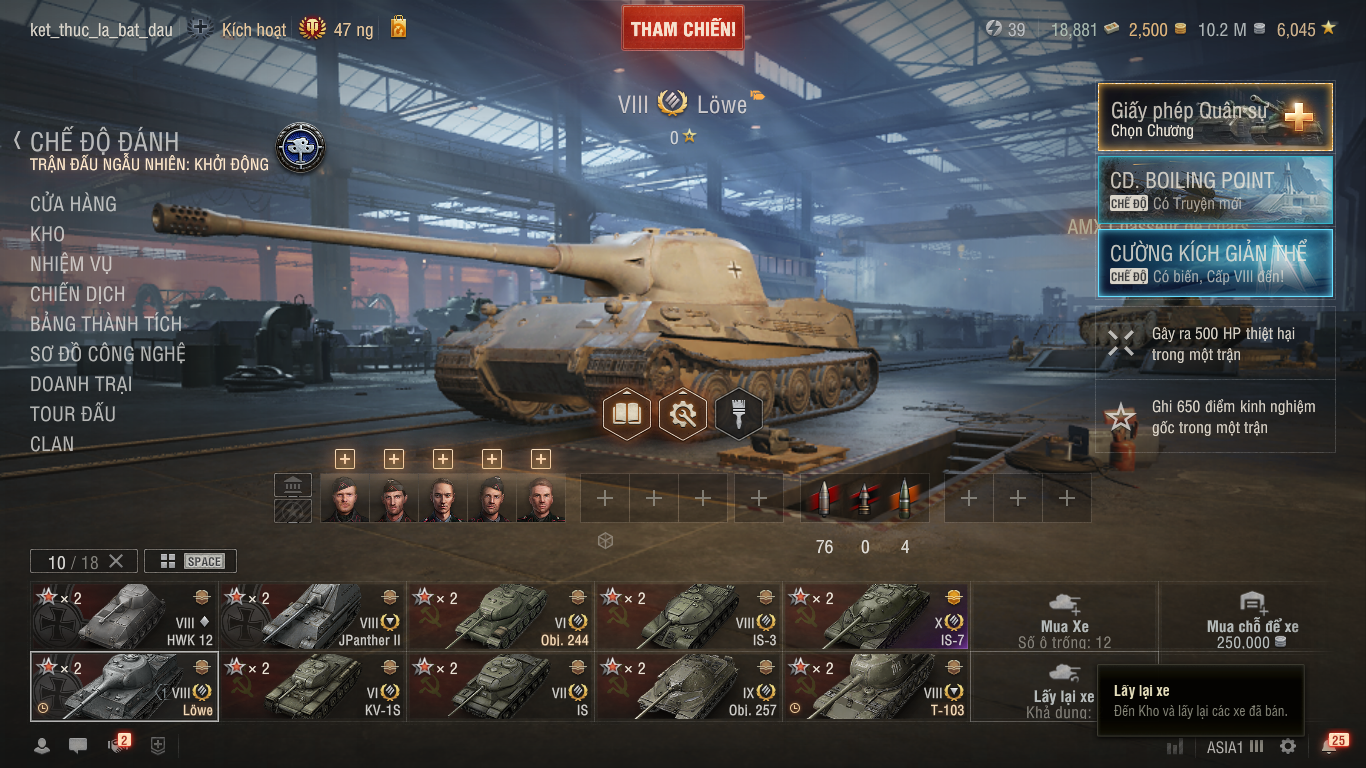Buy a new vehicle with Mua Xe
The height and width of the screenshot is (768, 1366).
[x=1064, y=616]
